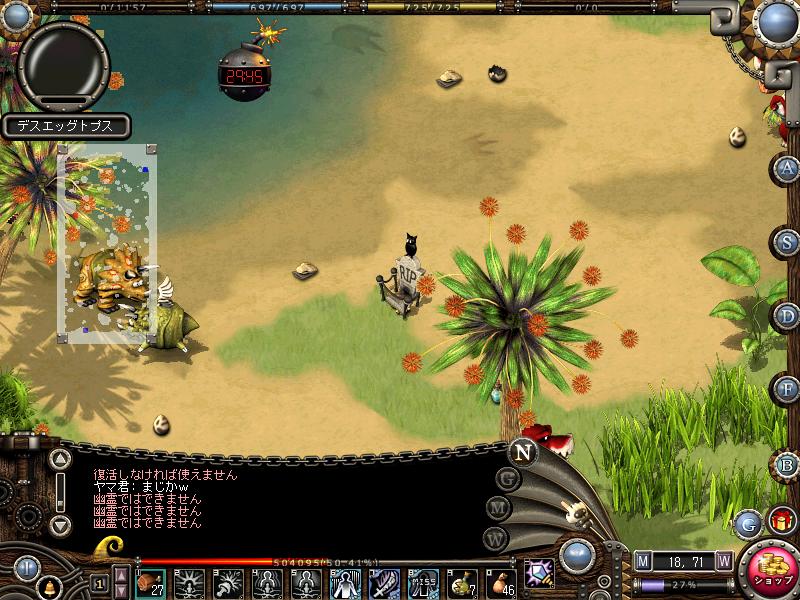
Task: Click the round F button
Action: [x=788, y=388]
